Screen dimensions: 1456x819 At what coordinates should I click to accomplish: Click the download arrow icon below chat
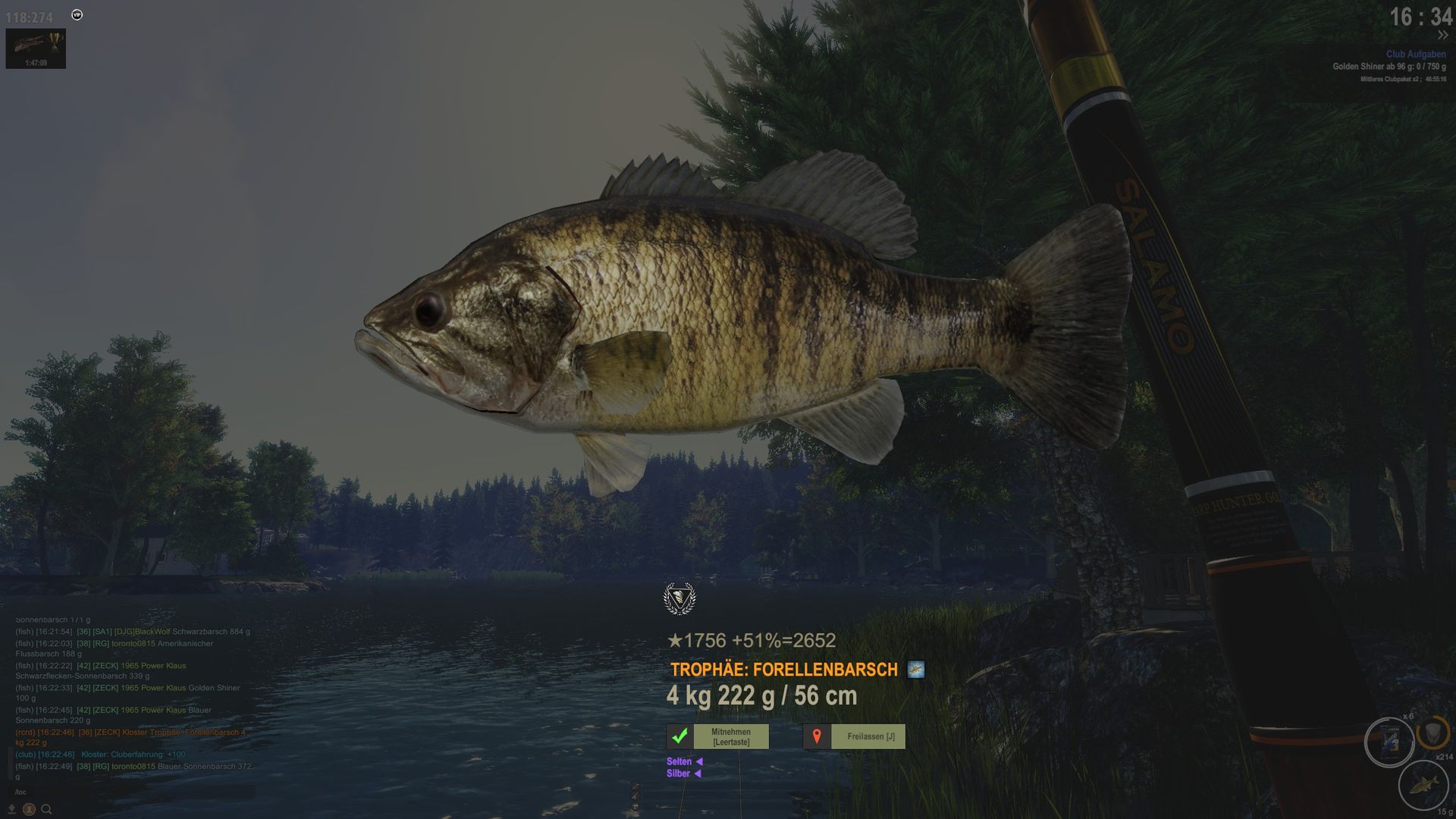click(12, 809)
